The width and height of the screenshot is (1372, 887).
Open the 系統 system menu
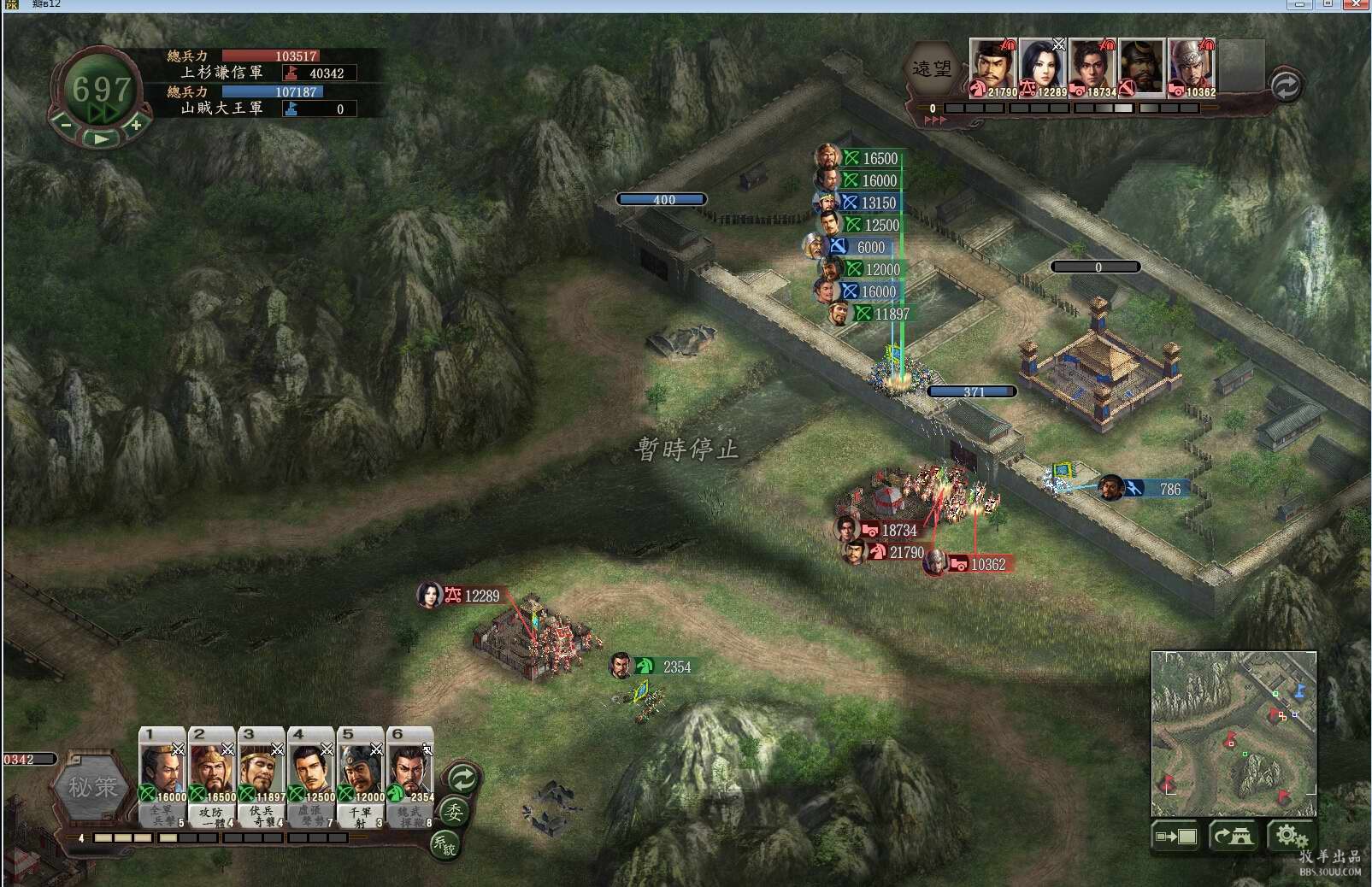[445, 844]
